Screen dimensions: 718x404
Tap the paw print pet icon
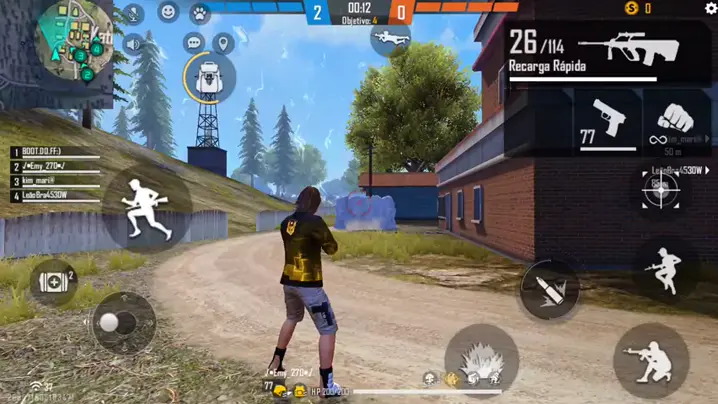[200, 13]
